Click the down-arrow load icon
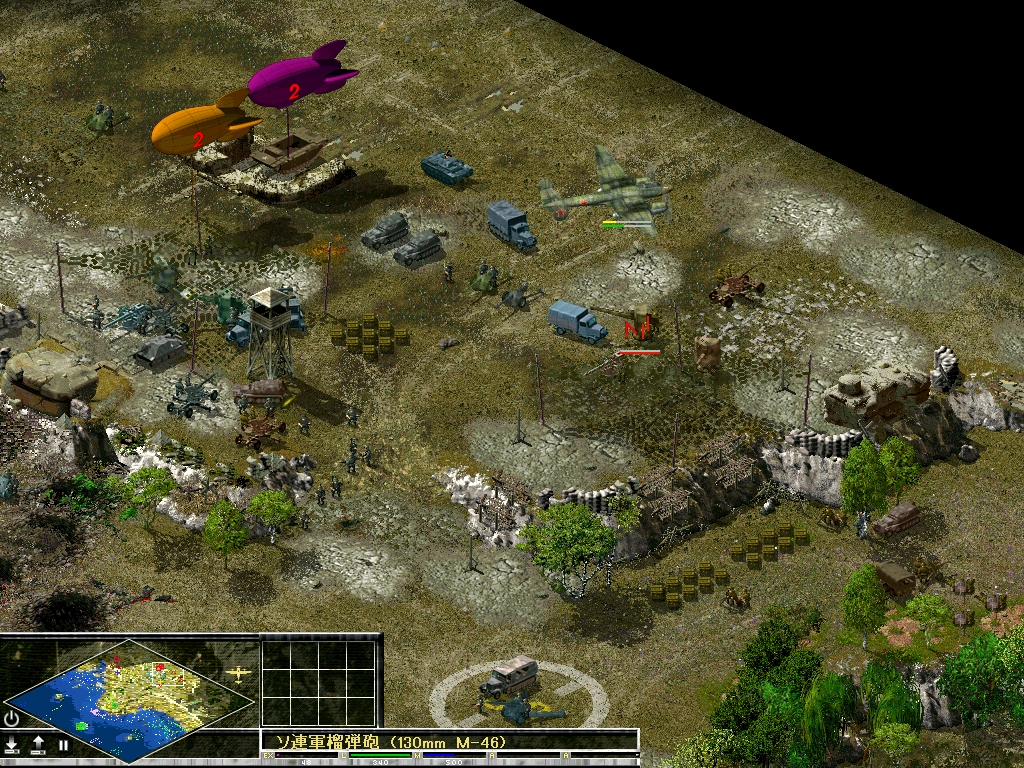 point(12,745)
